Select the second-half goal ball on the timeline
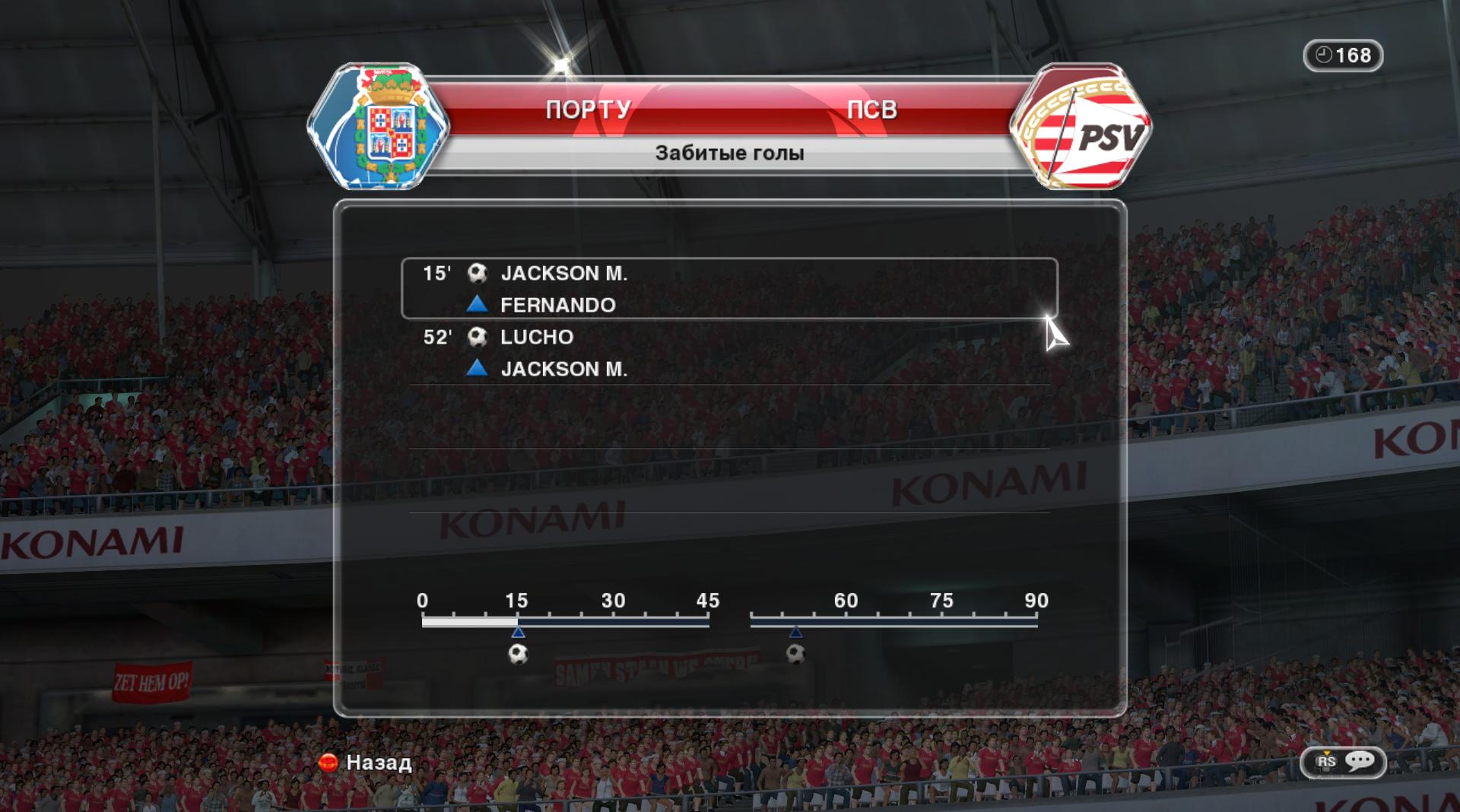 [795, 654]
